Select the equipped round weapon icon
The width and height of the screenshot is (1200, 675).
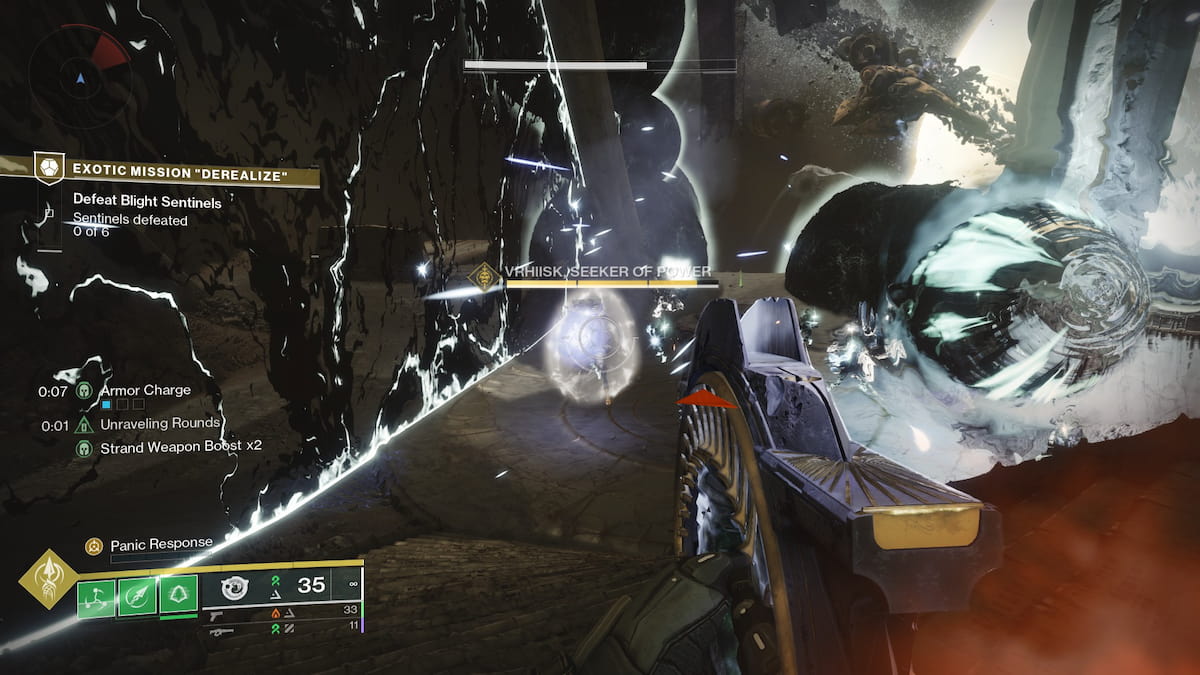coord(234,588)
